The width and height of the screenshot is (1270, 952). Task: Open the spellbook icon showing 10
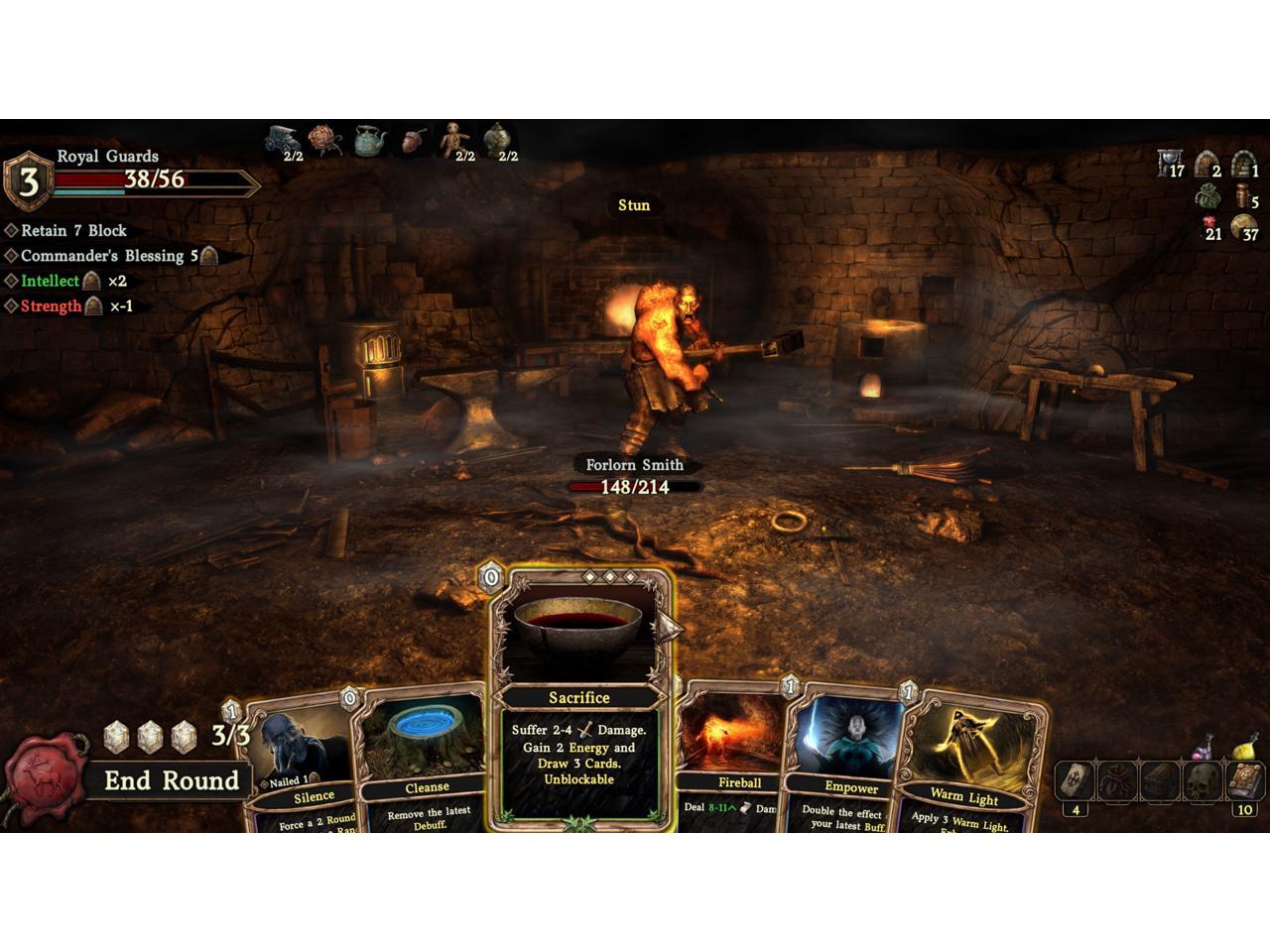1244,782
